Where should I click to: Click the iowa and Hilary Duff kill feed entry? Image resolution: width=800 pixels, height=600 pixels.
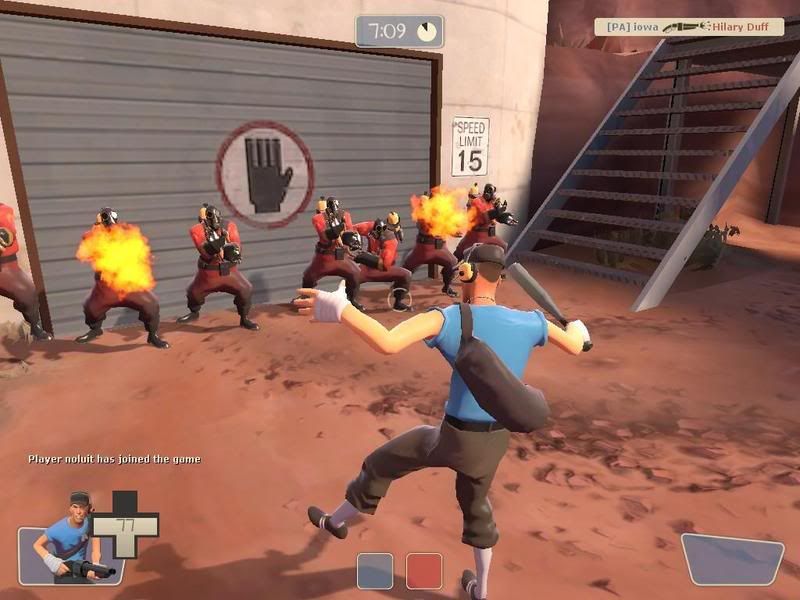(689, 27)
